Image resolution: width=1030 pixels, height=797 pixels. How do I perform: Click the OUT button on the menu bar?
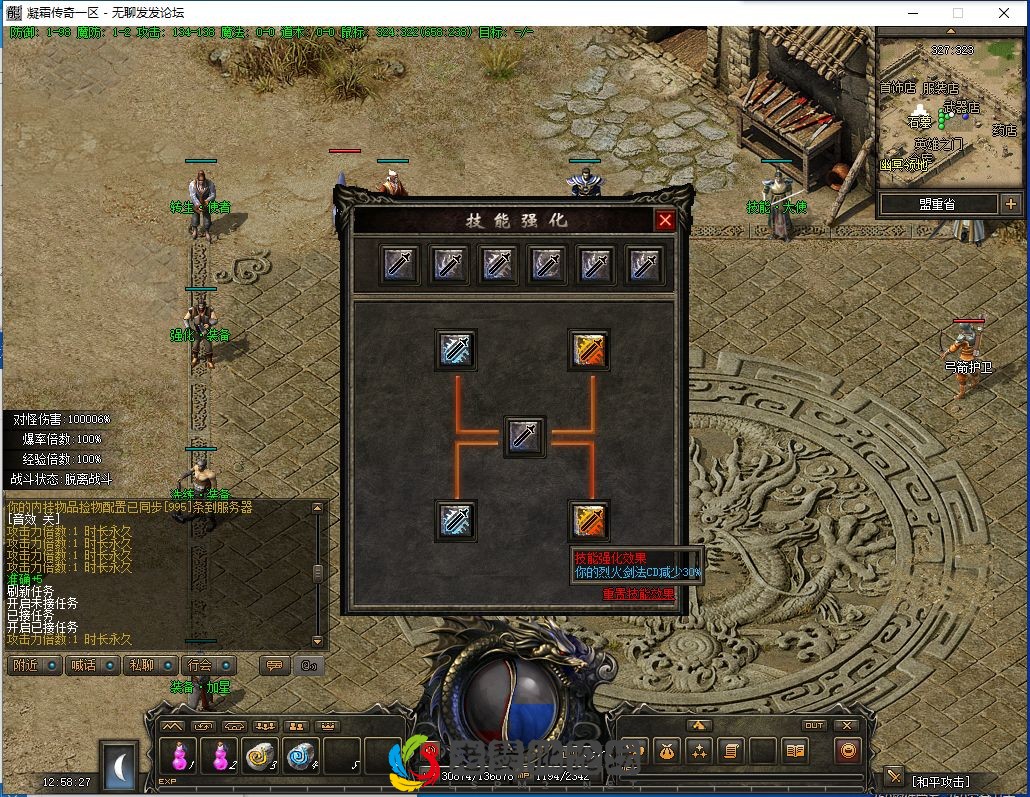tap(814, 726)
